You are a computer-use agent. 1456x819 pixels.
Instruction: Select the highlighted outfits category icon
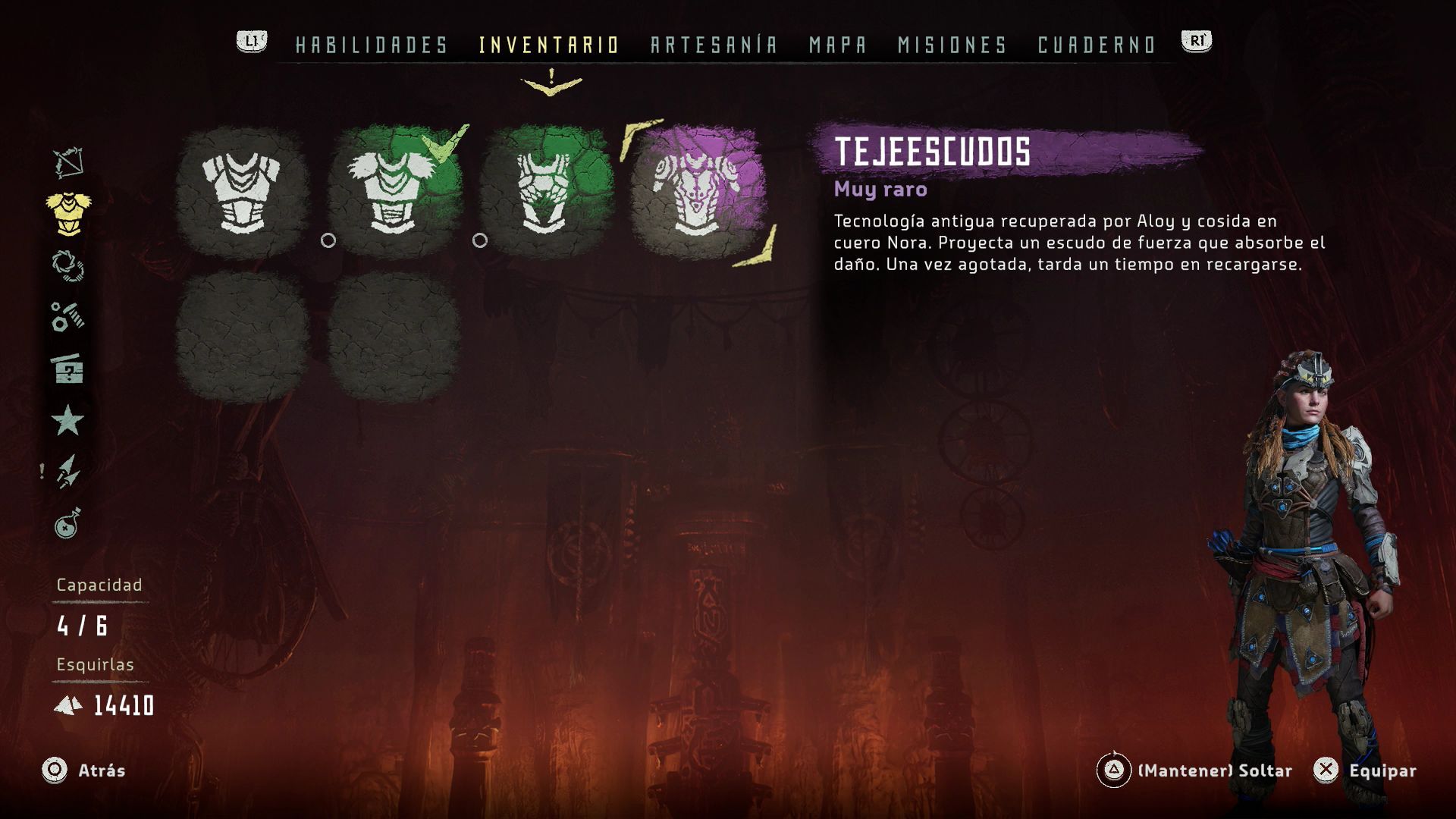click(68, 213)
